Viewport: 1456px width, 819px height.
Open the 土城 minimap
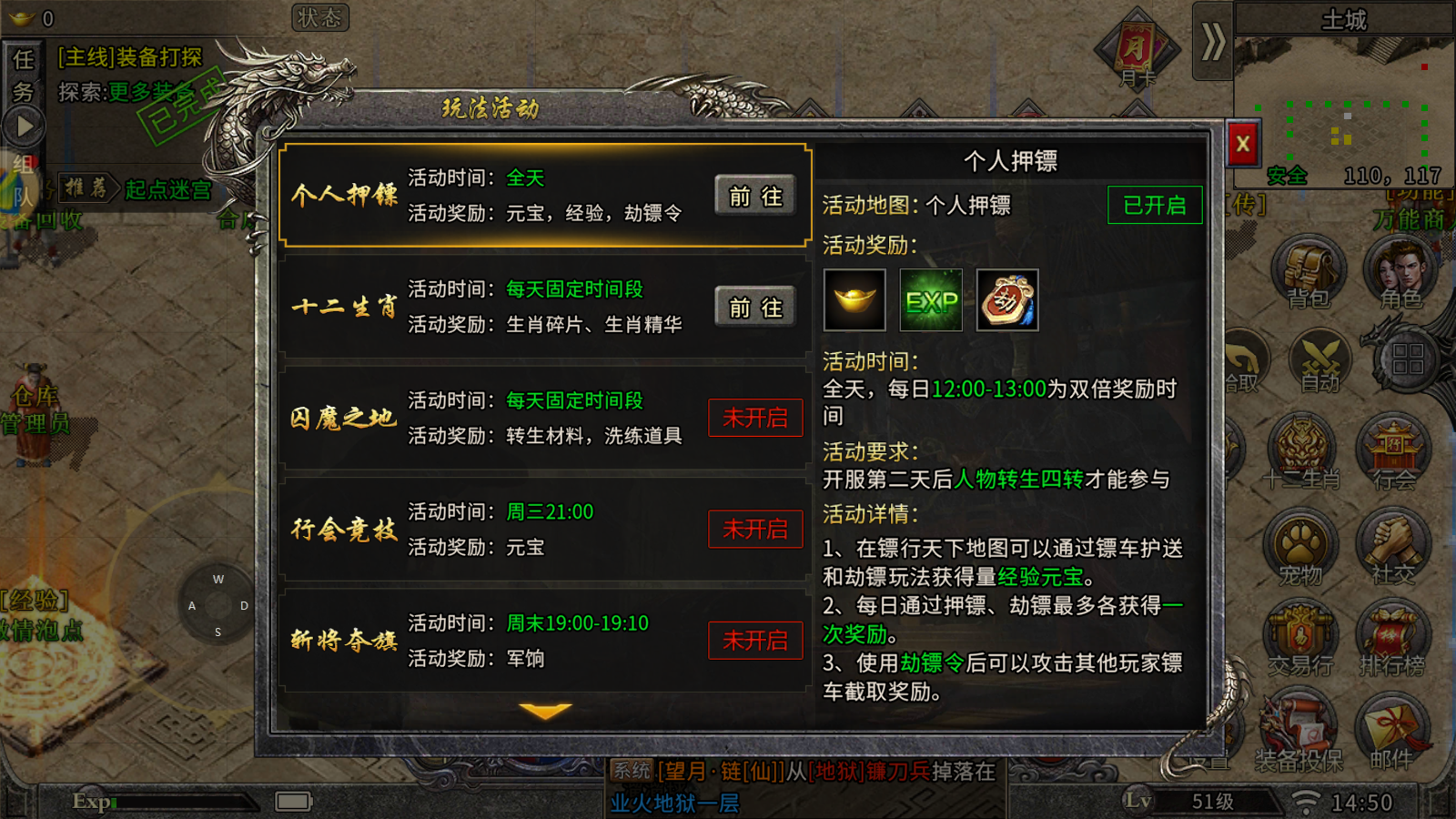coord(1345,100)
